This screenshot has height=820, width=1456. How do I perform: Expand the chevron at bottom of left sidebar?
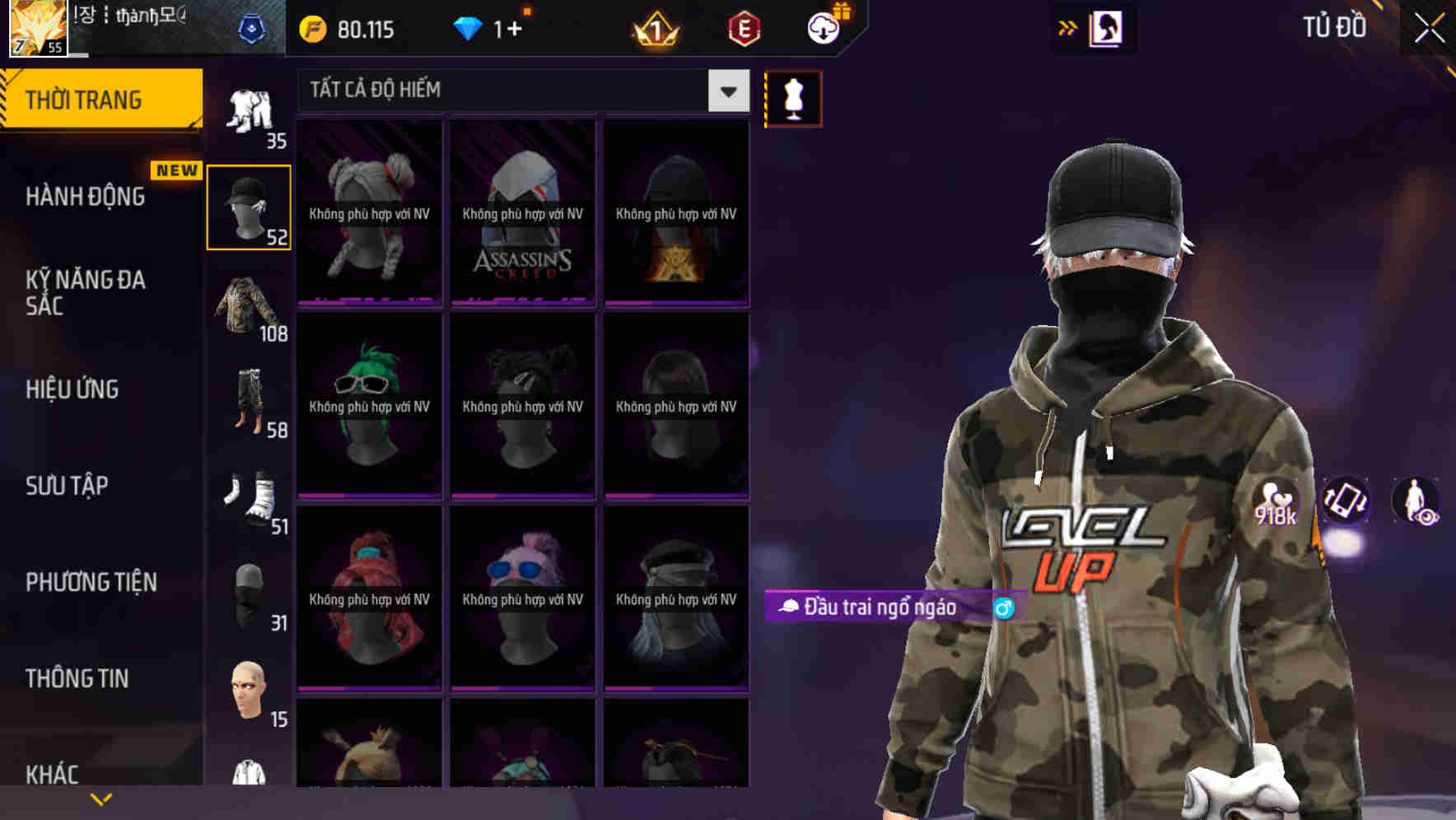point(100,797)
